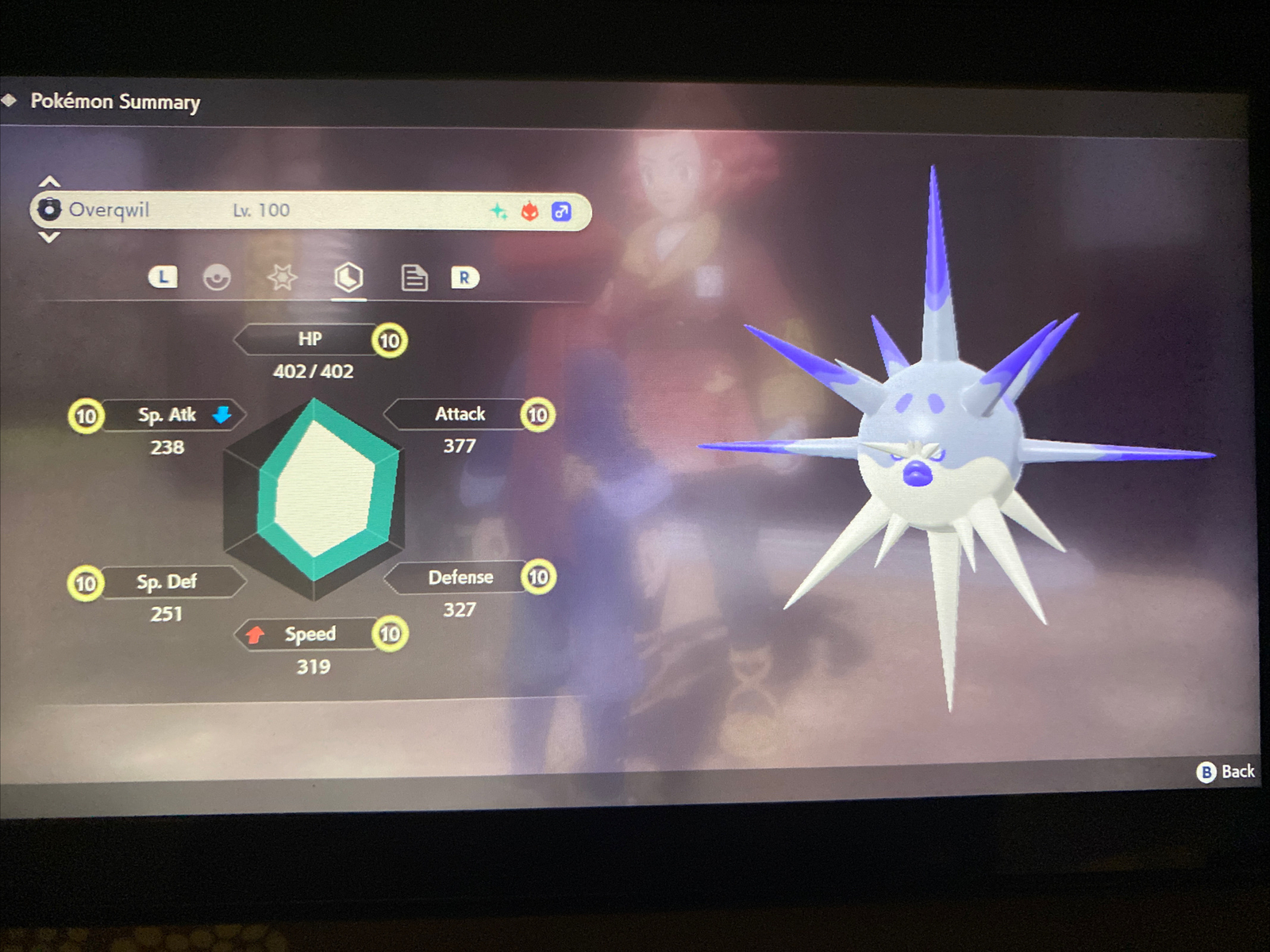Click the shiny sparkles indicator icon

[499, 210]
